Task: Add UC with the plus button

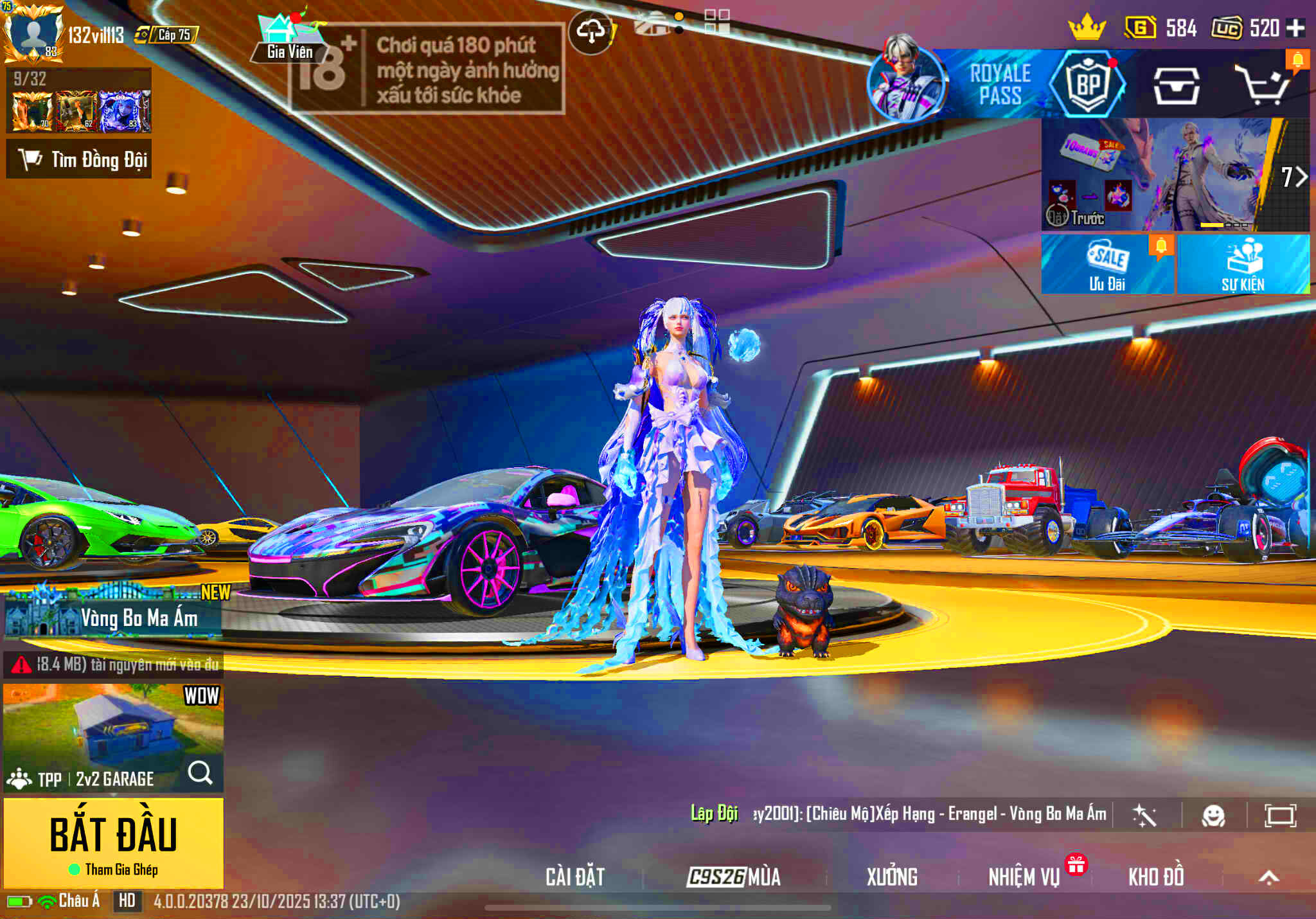Action: pyautogui.click(x=1295, y=28)
